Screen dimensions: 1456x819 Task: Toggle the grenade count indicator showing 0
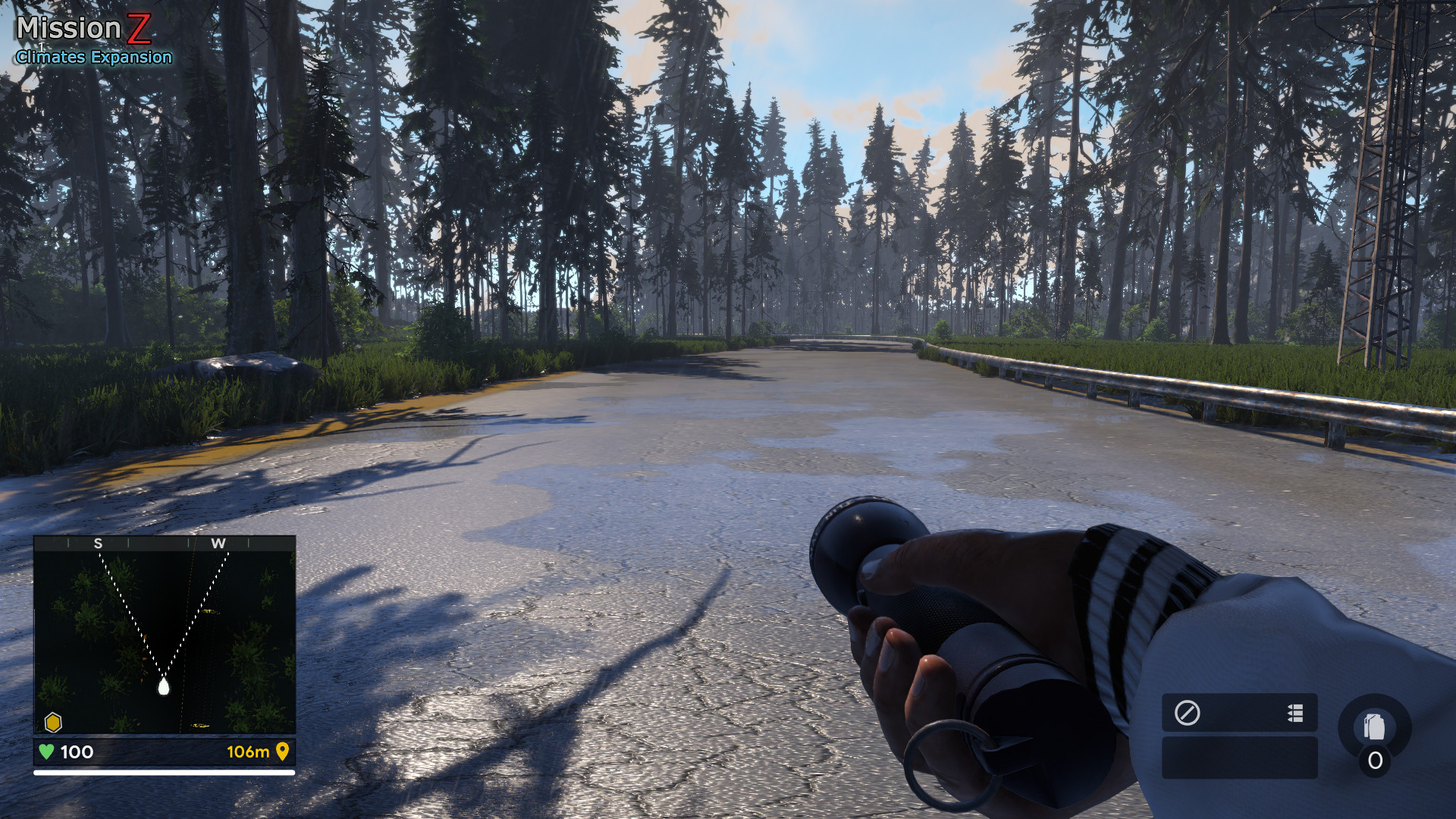(1376, 759)
